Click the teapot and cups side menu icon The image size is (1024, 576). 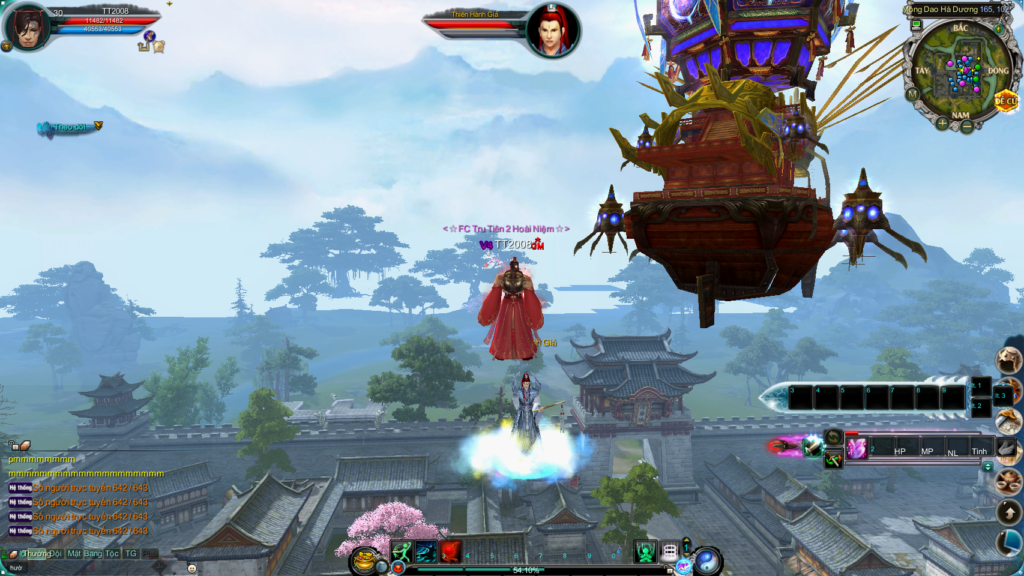click(1008, 482)
